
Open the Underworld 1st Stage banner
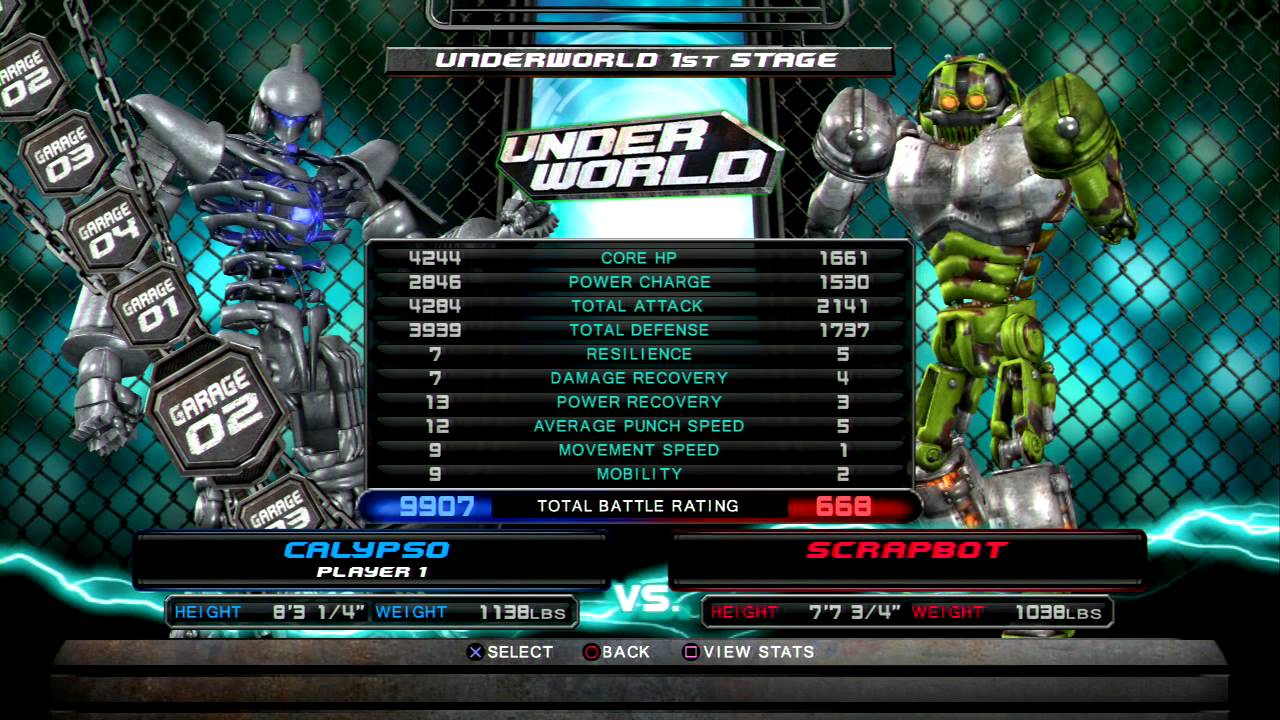[640, 59]
